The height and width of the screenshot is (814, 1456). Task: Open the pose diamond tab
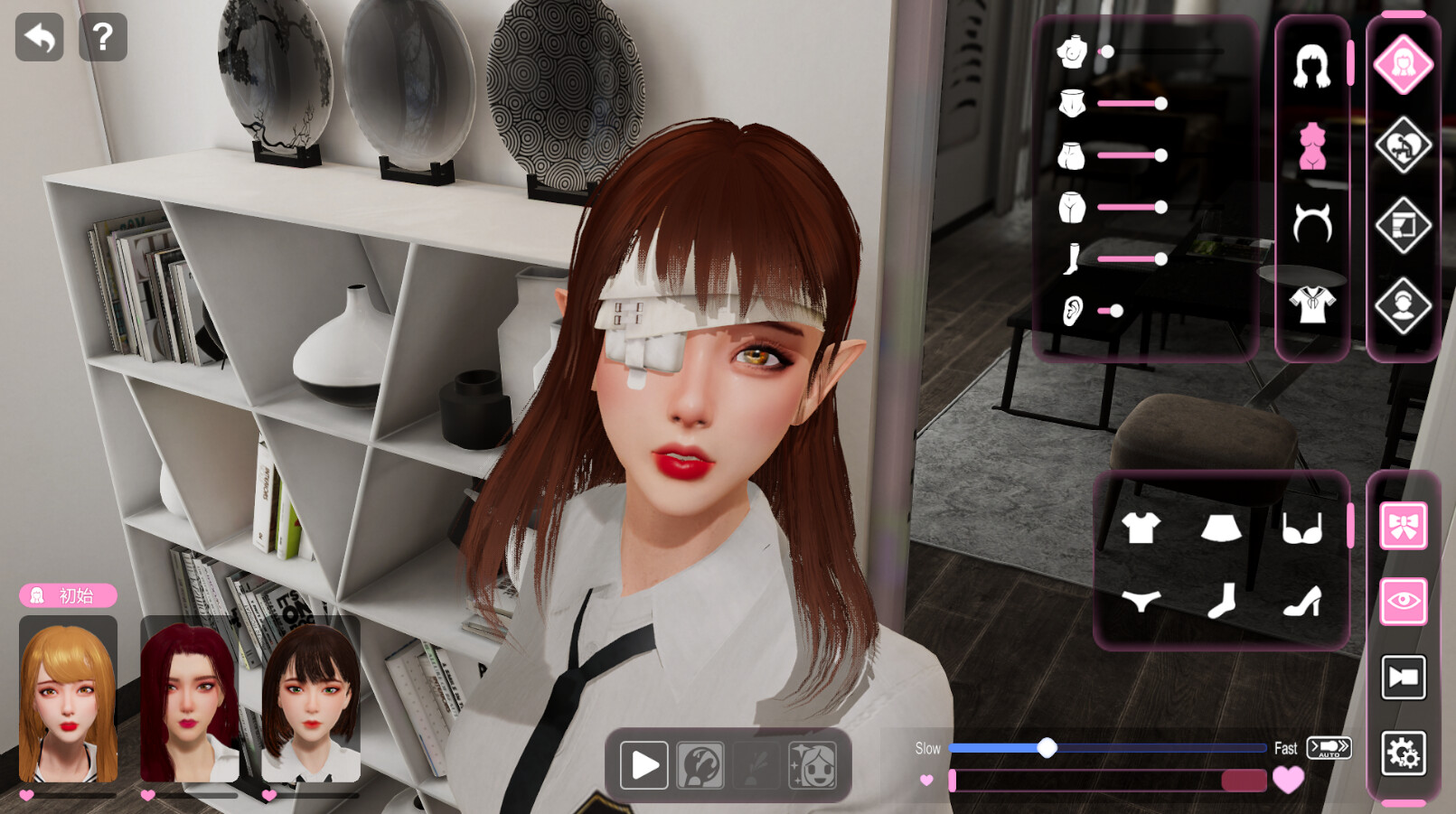(x=1403, y=144)
